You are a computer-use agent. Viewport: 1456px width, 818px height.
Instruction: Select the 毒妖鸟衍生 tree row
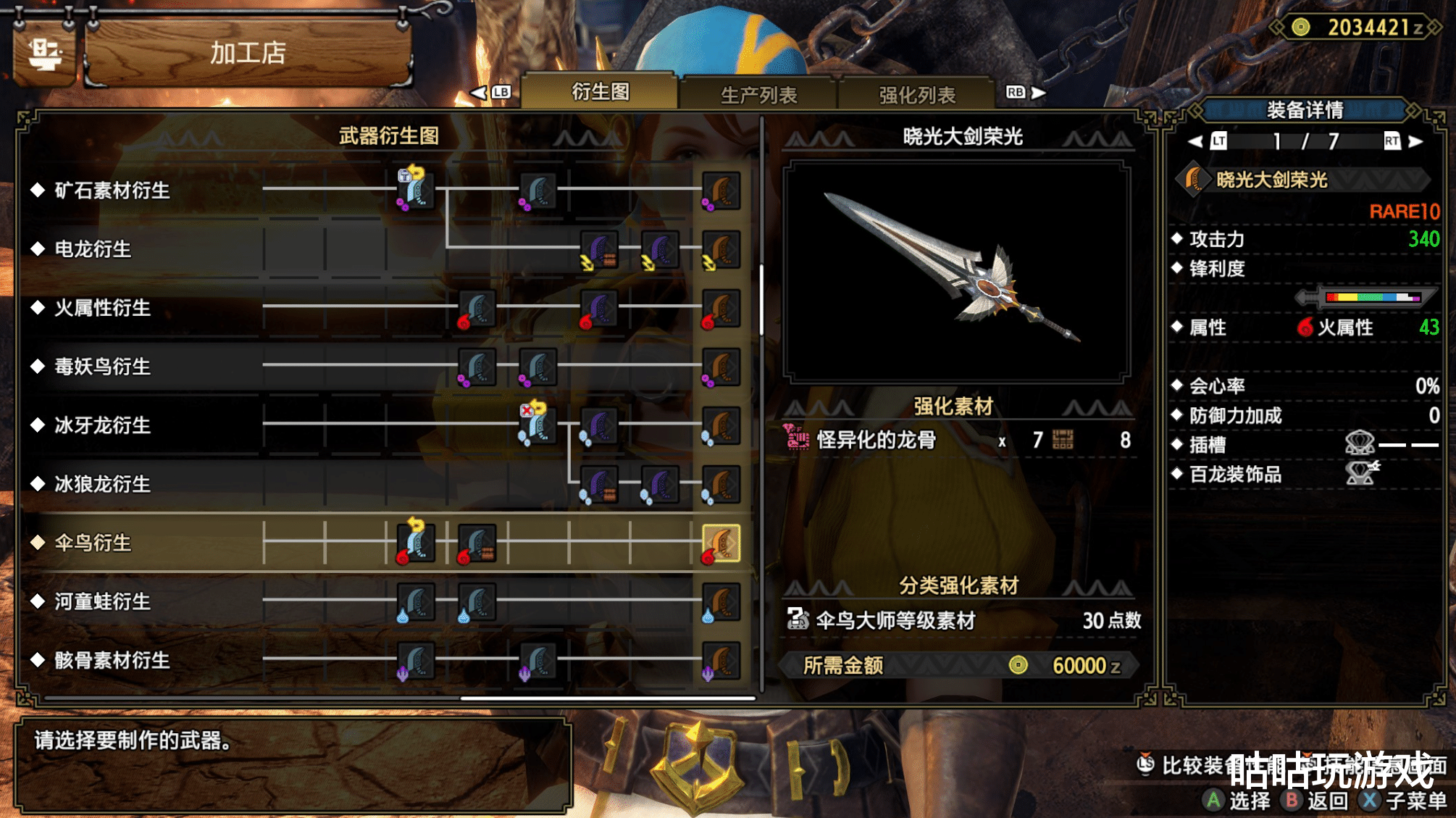(x=102, y=367)
